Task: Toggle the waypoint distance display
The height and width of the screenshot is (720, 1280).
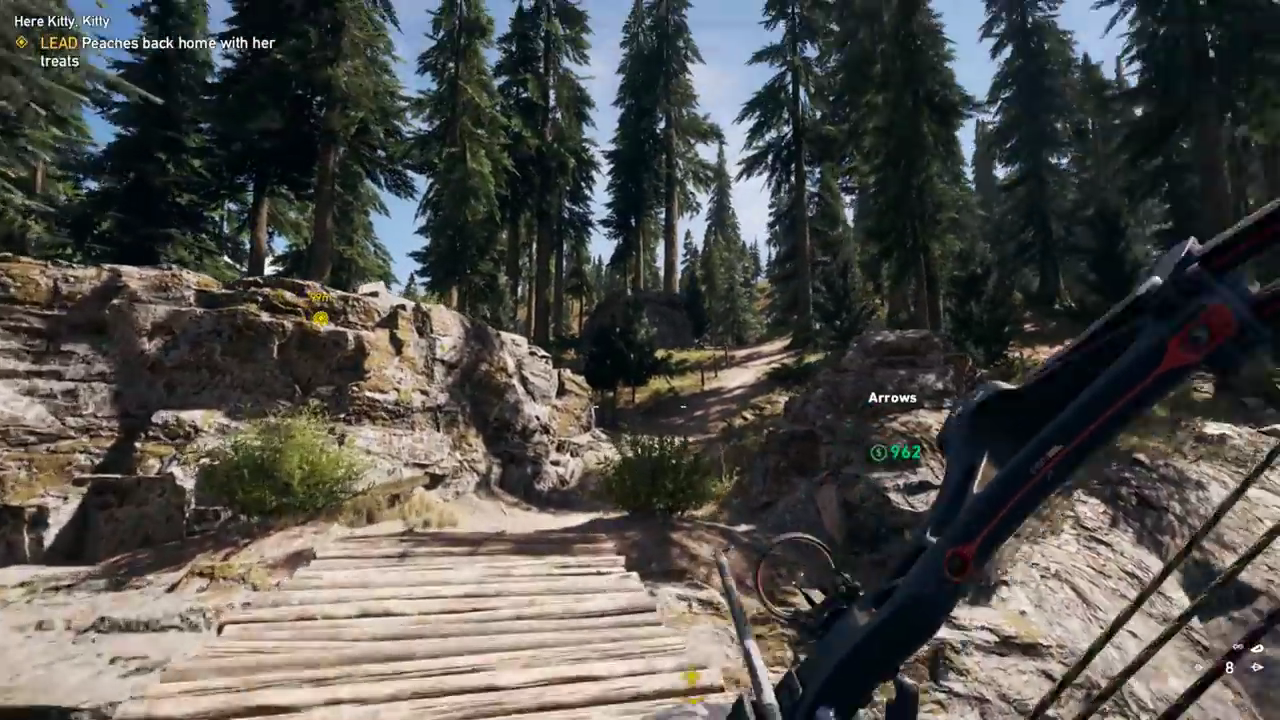Action: pyautogui.click(x=318, y=297)
